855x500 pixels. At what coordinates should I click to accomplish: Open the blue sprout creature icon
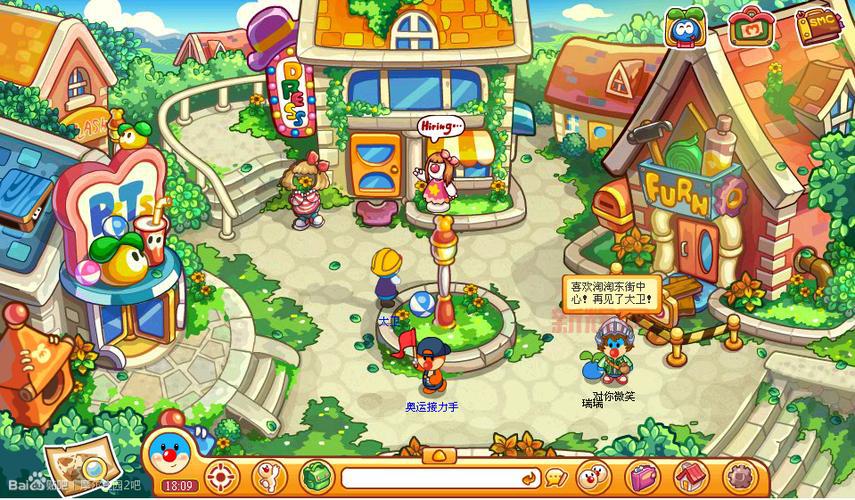coord(686,27)
